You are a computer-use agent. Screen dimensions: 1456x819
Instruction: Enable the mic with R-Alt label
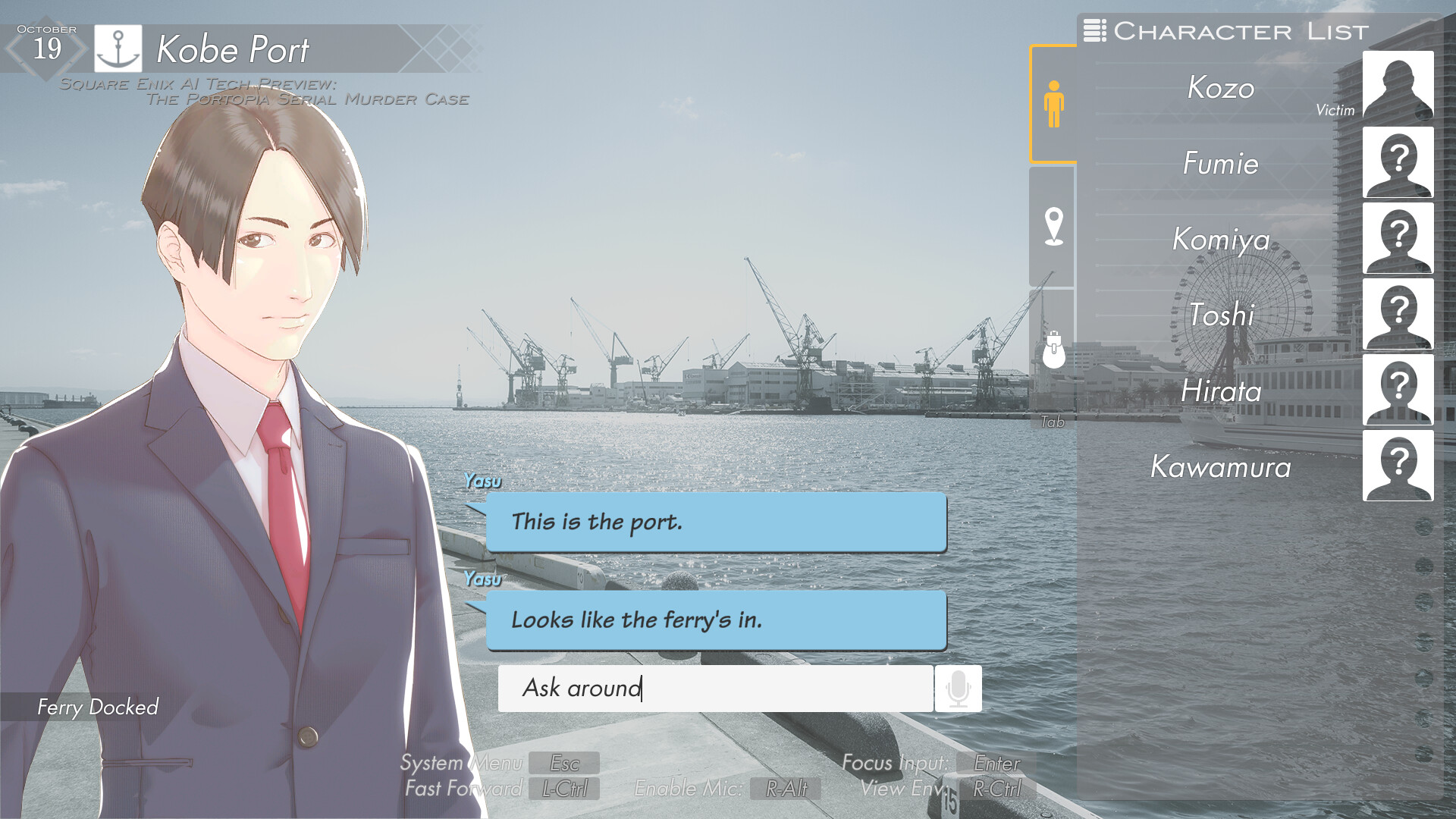tap(783, 789)
